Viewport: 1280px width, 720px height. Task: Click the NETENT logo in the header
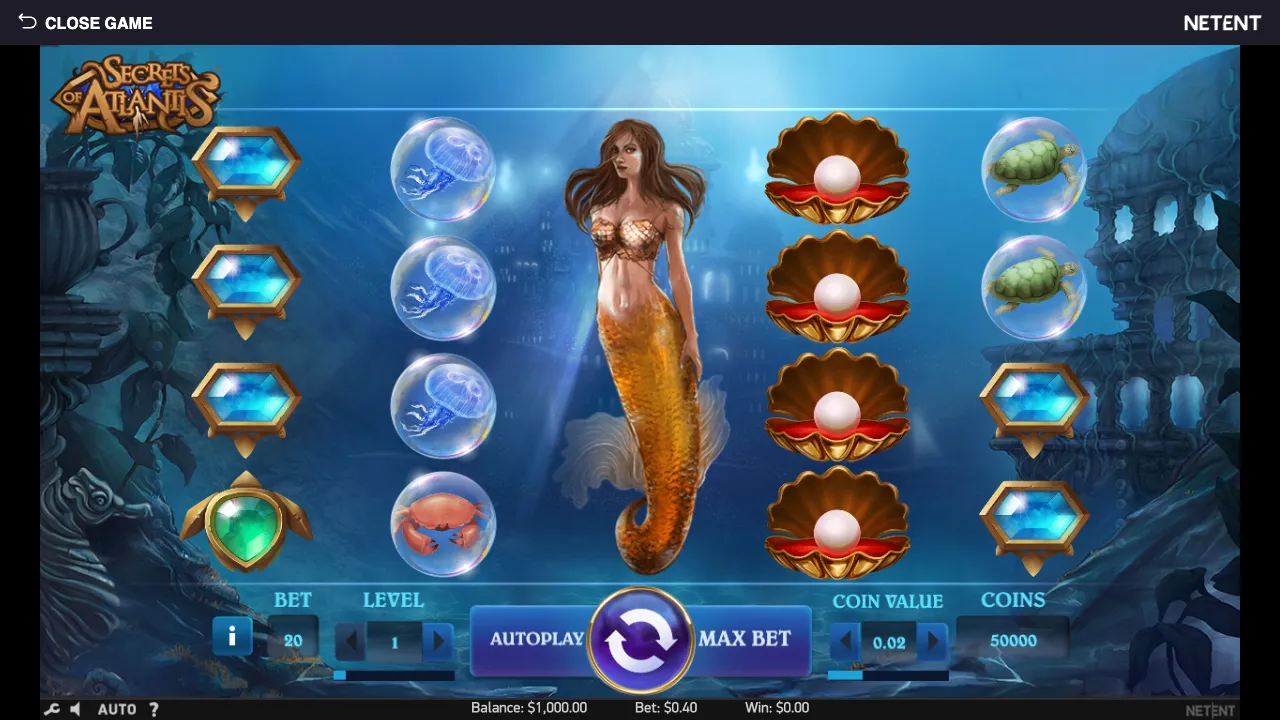pyautogui.click(x=1221, y=22)
